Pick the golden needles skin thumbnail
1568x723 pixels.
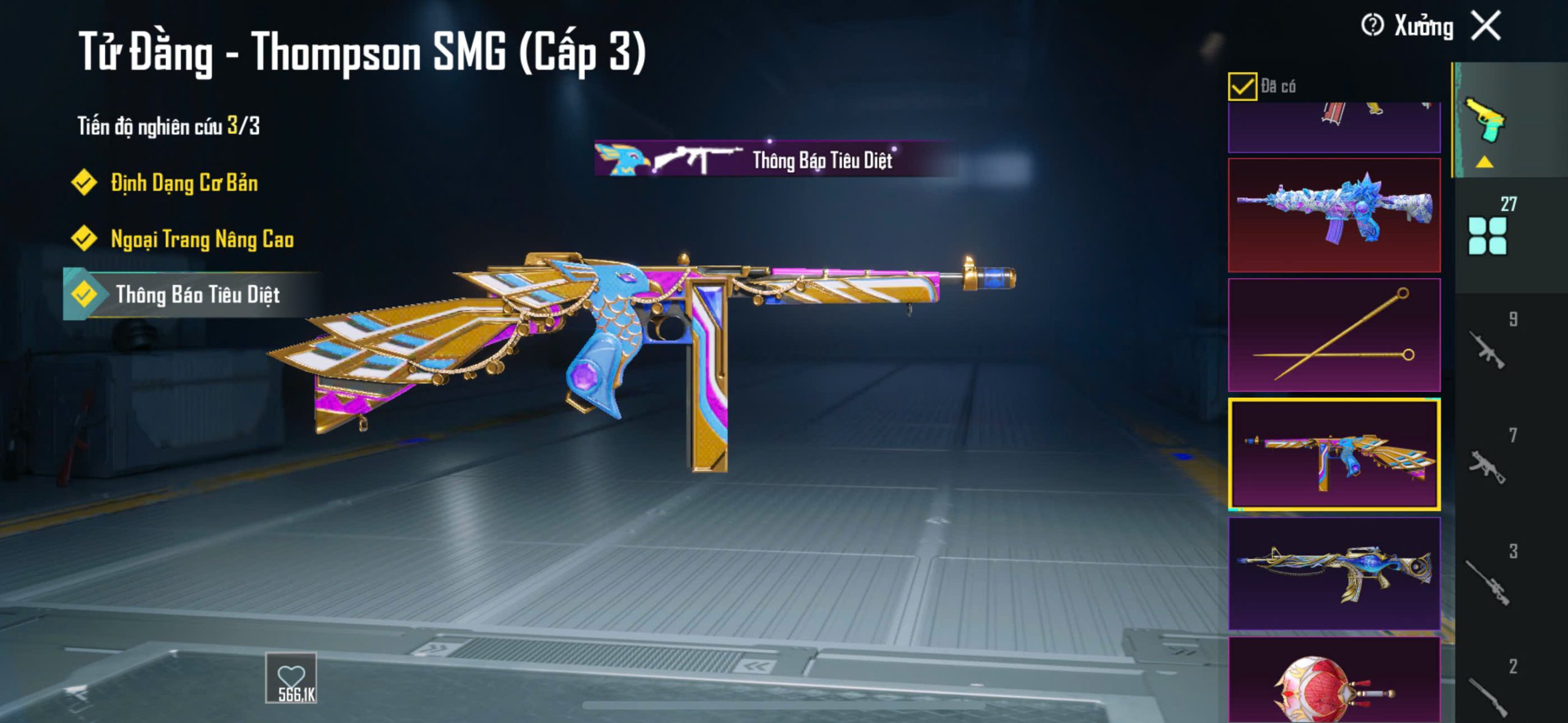(x=1334, y=335)
